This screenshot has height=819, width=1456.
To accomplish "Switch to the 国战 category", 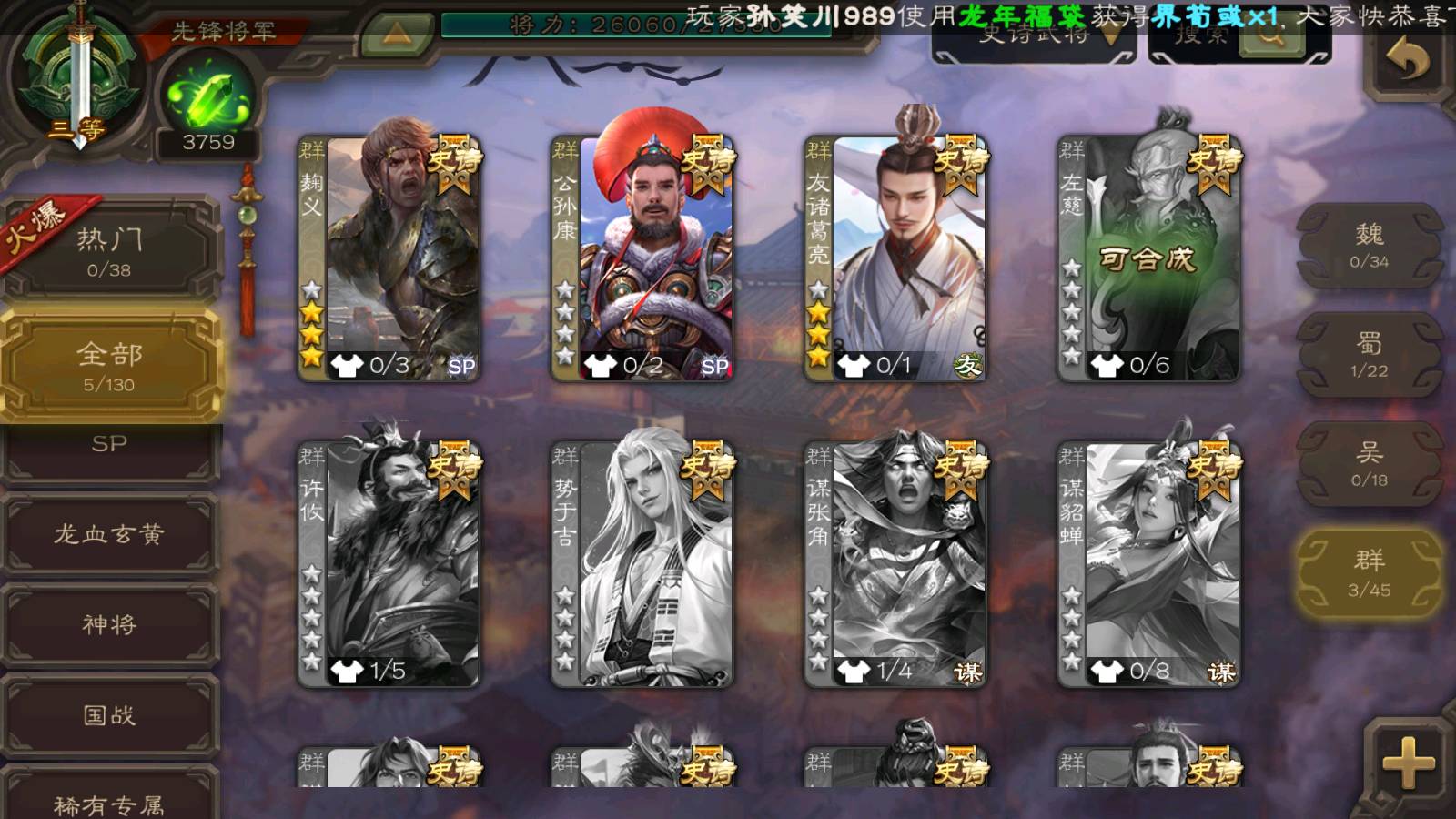I will [109, 715].
